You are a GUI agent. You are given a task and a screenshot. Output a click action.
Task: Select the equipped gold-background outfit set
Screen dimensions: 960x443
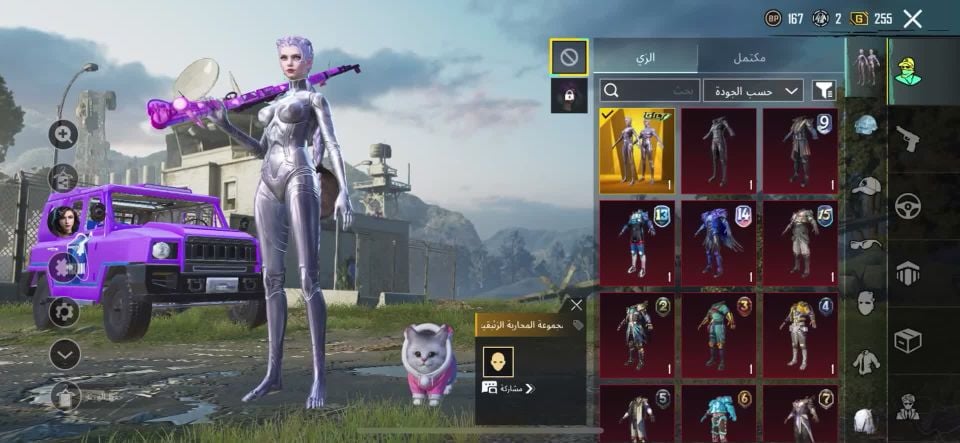[636, 150]
